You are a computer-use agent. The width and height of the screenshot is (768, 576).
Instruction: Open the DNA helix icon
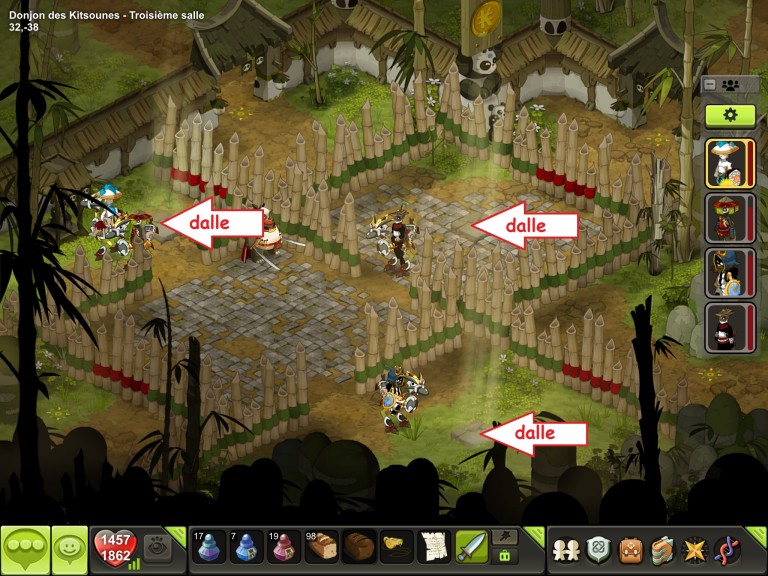727,550
